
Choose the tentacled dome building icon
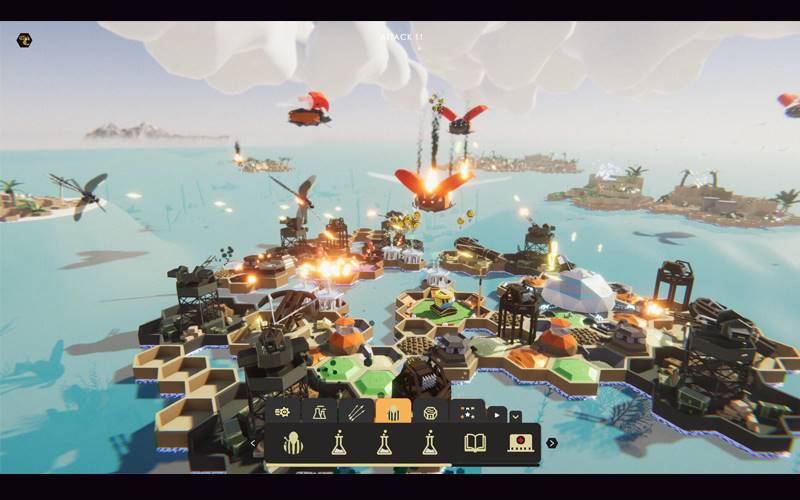tap(293, 443)
